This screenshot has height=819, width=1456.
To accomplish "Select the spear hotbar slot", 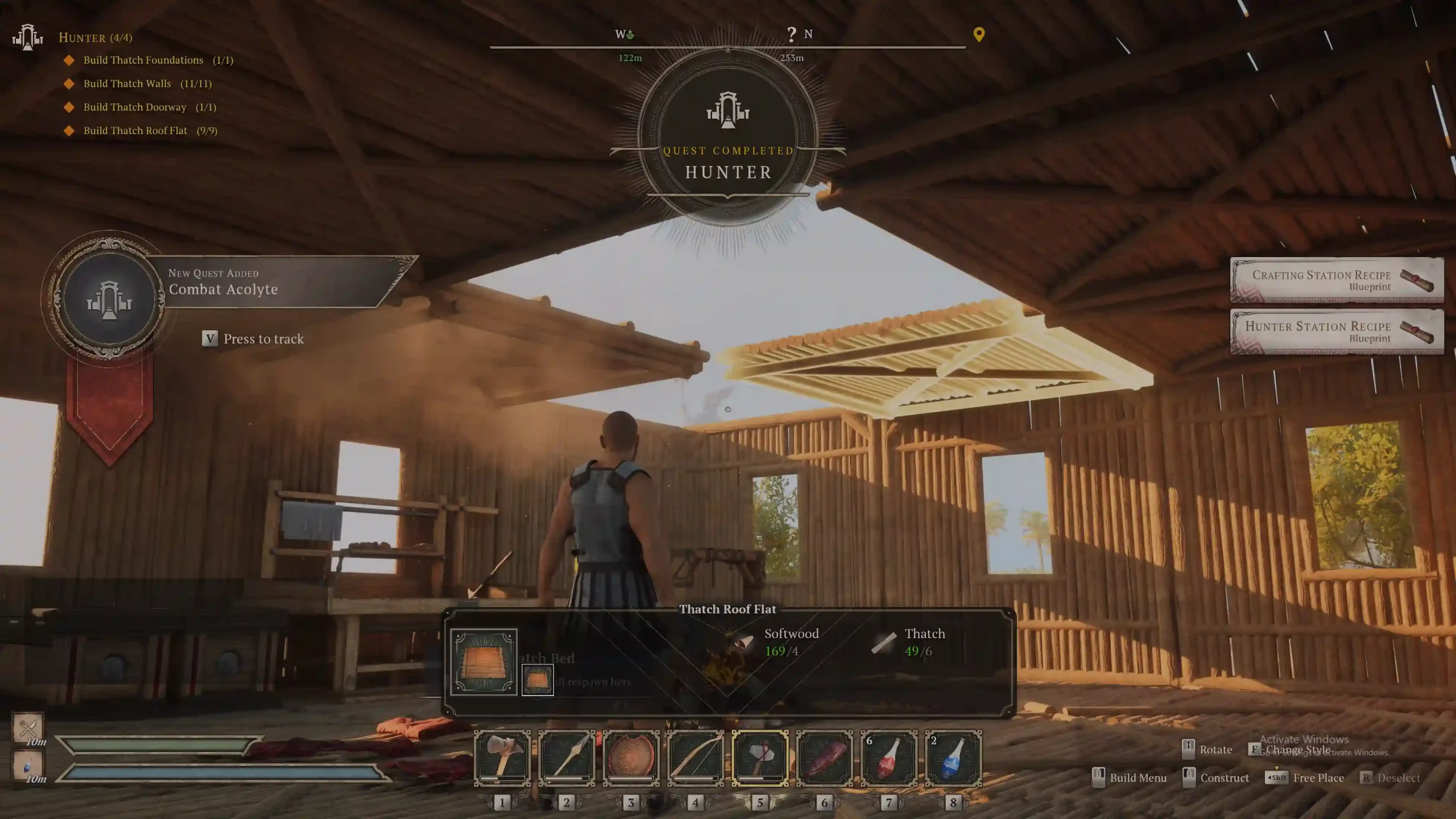I will point(566,758).
